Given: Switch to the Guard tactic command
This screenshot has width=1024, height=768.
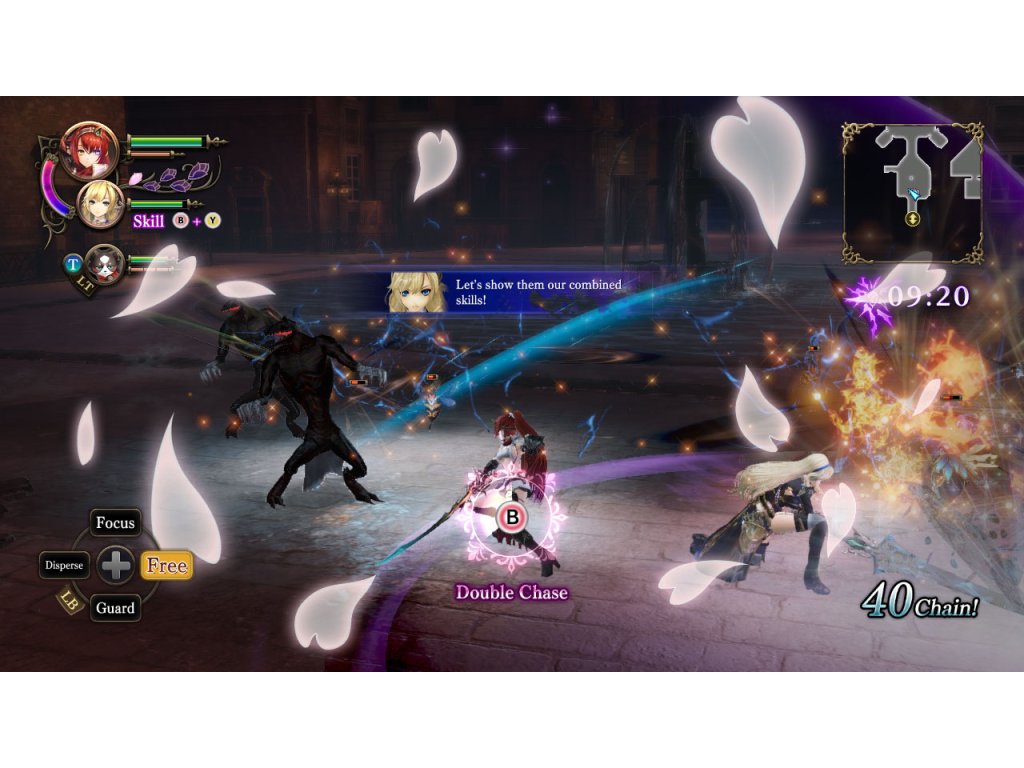Looking at the screenshot, I should (115, 607).
